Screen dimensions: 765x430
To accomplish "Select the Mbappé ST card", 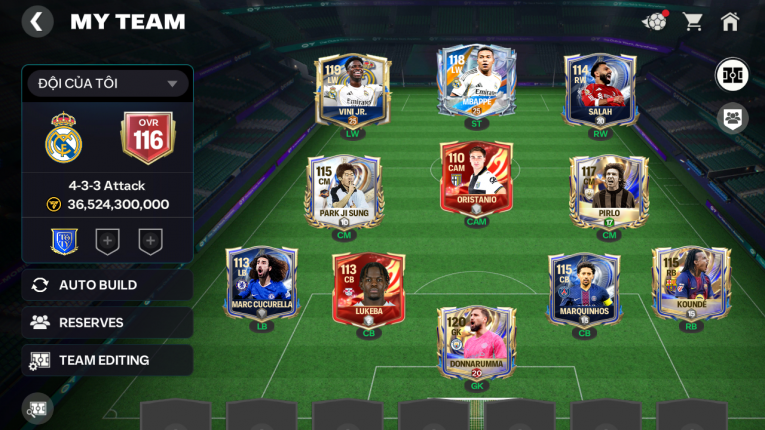I will (x=476, y=84).
